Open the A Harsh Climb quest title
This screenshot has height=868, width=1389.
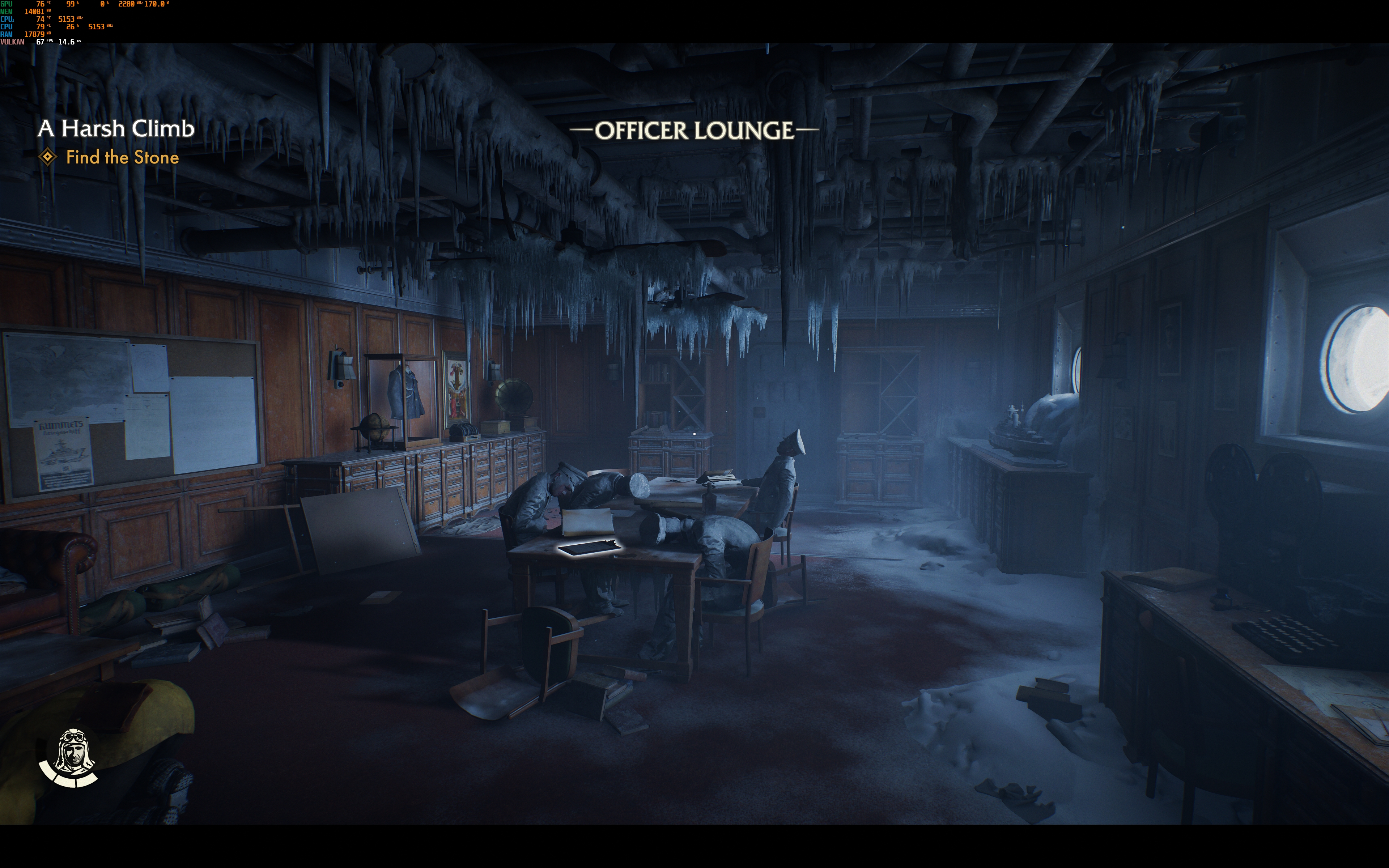116,129
